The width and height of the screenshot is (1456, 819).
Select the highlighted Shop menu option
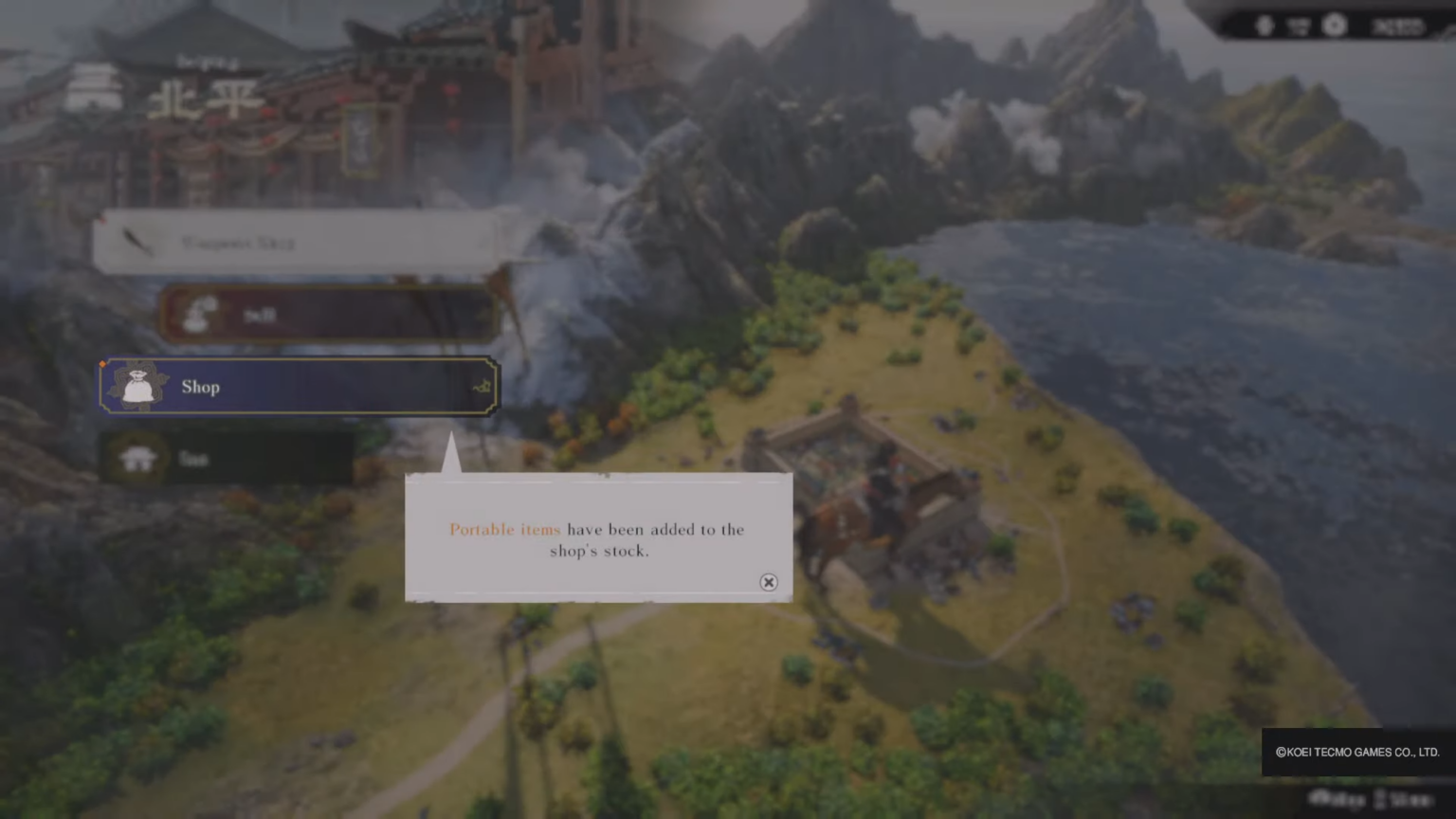(x=296, y=386)
